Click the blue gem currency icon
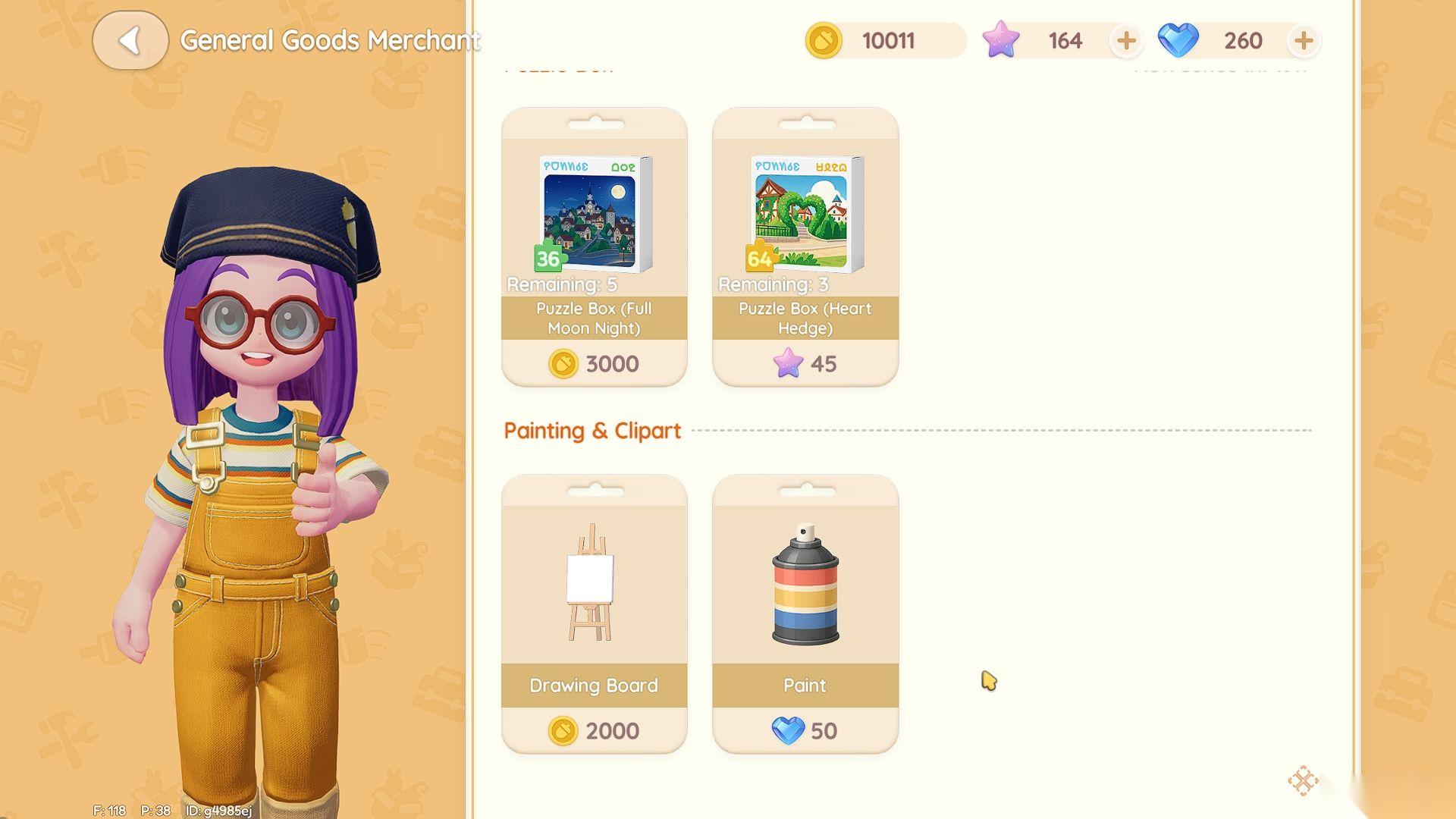 pyautogui.click(x=1178, y=41)
